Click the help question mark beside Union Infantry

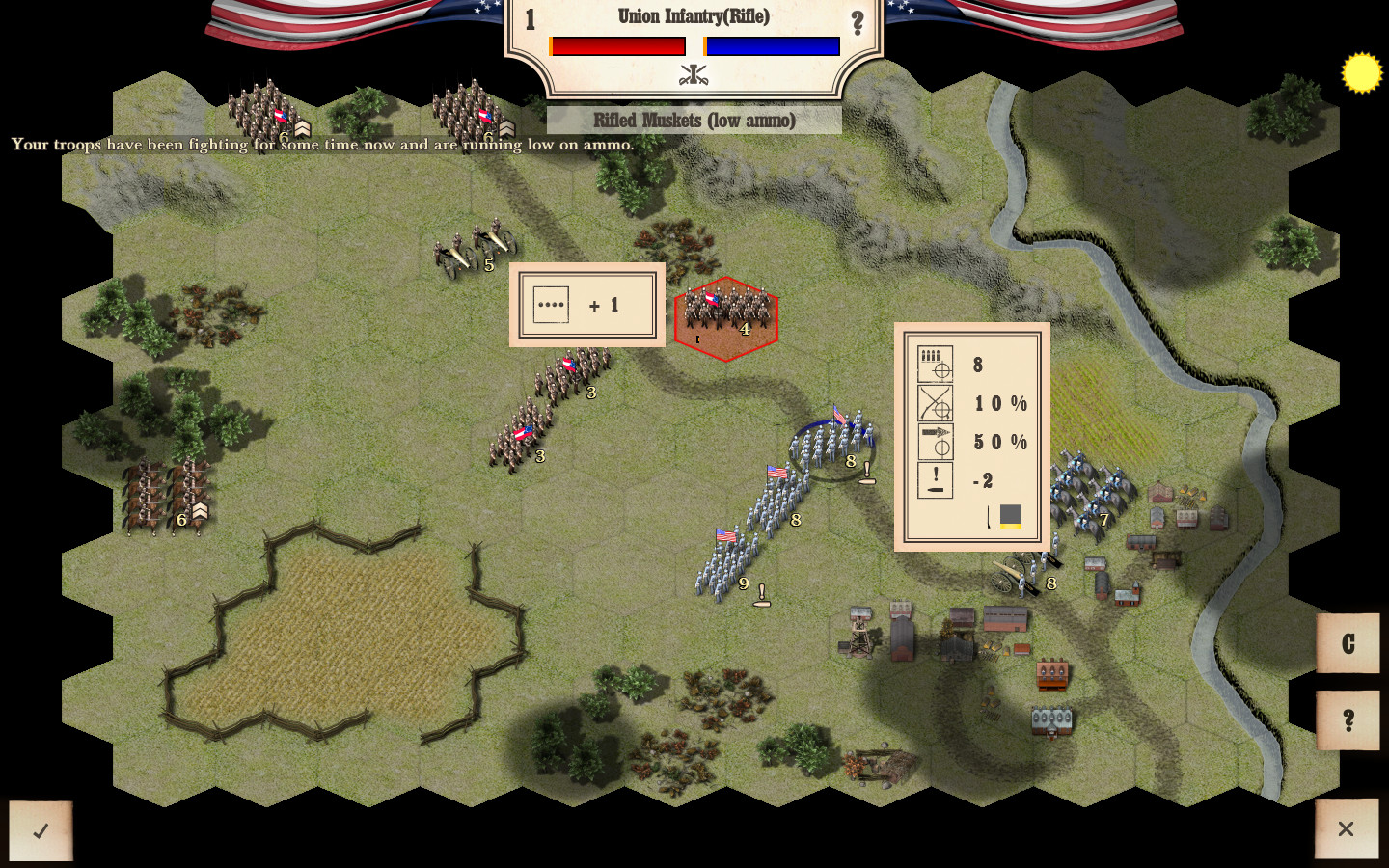tap(858, 22)
